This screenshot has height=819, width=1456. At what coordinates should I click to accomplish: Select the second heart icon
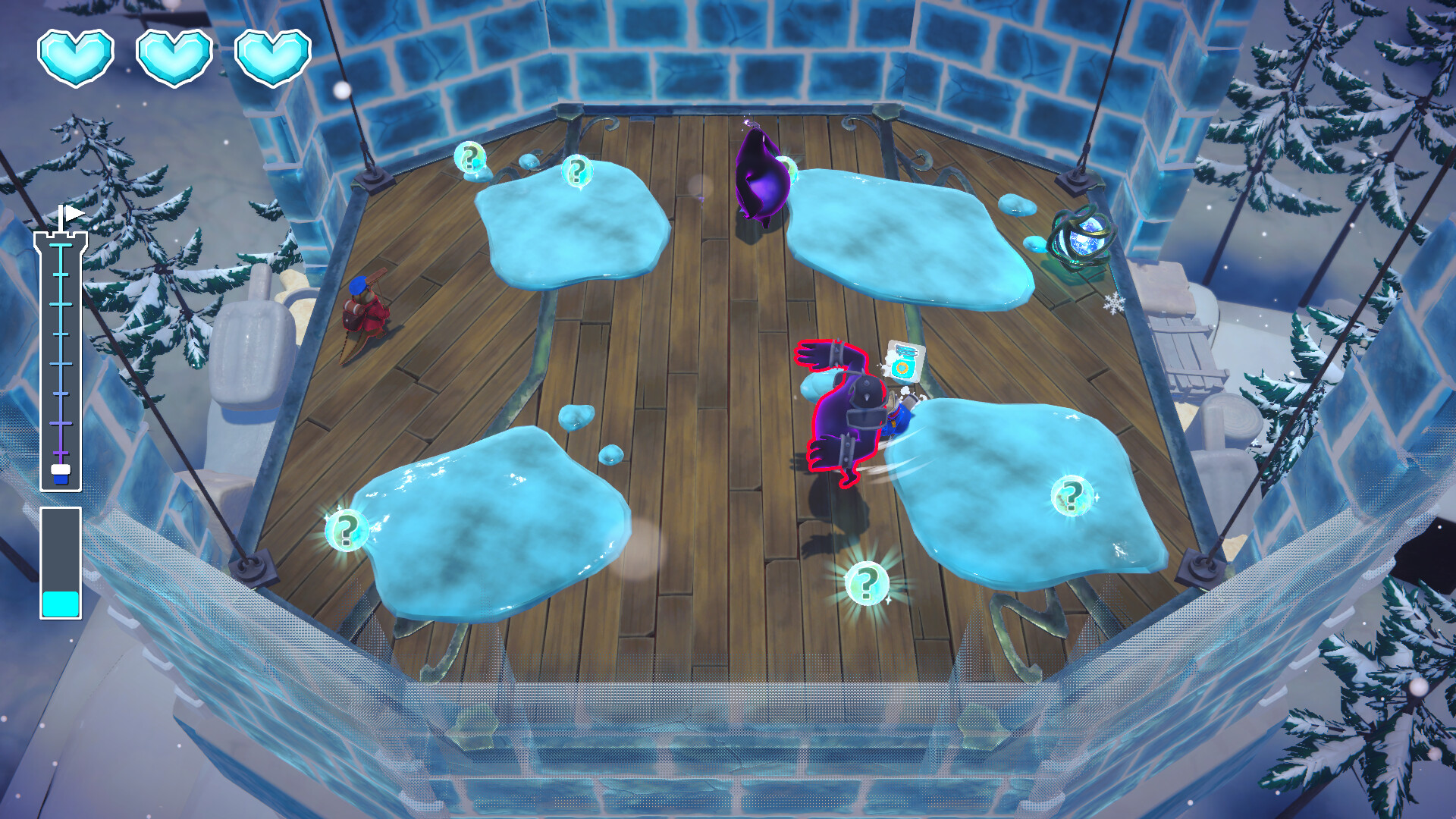click(174, 55)
